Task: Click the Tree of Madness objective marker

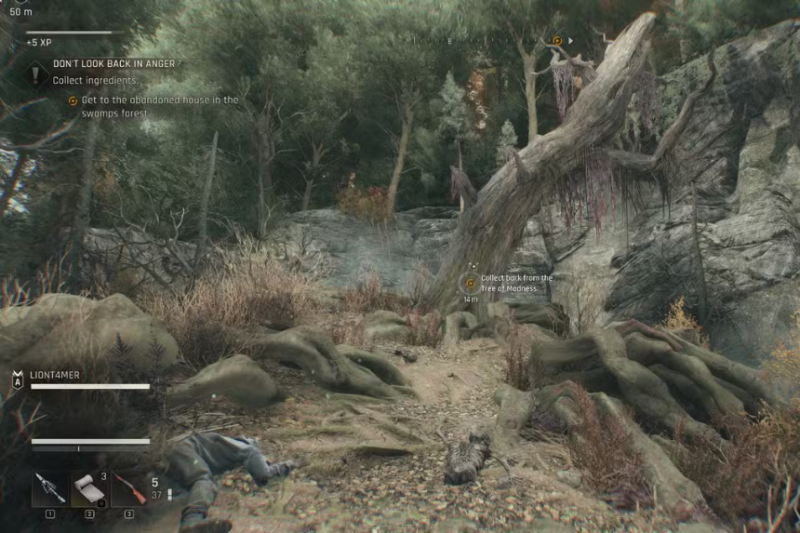Action: (x=471, y=284)
